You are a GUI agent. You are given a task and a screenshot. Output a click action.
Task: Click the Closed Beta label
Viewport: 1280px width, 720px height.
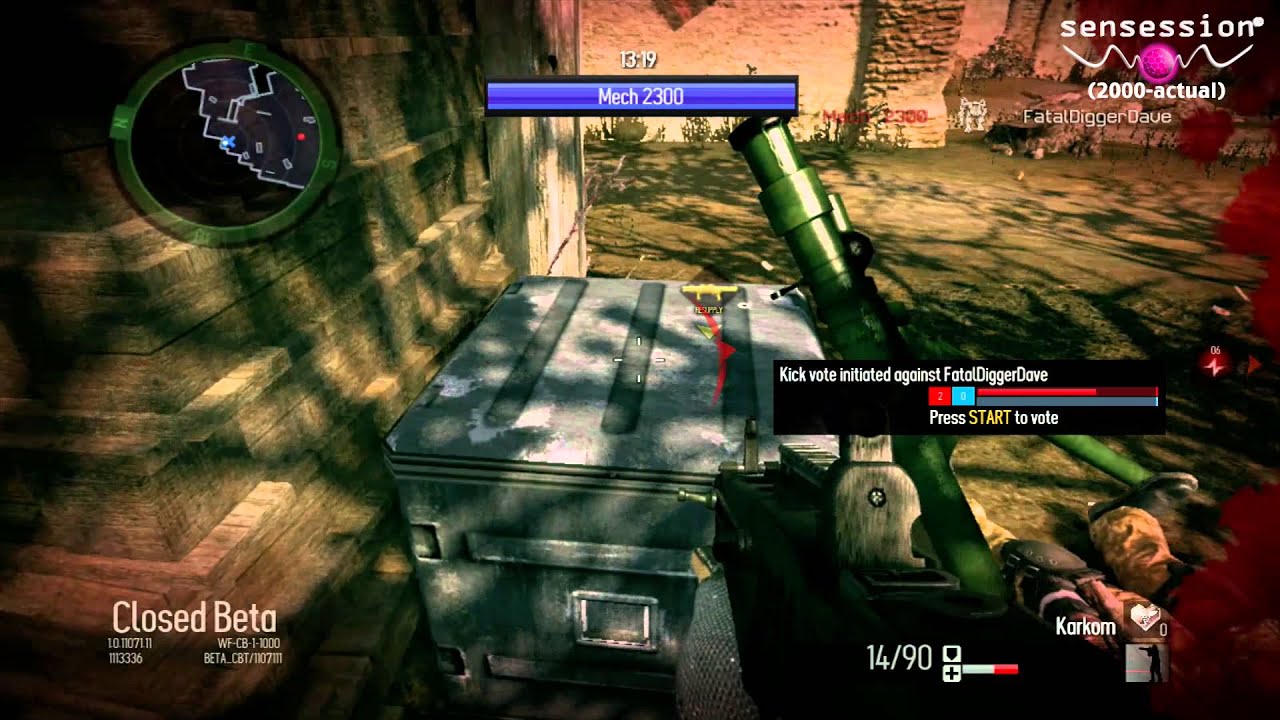coord(194,618)
